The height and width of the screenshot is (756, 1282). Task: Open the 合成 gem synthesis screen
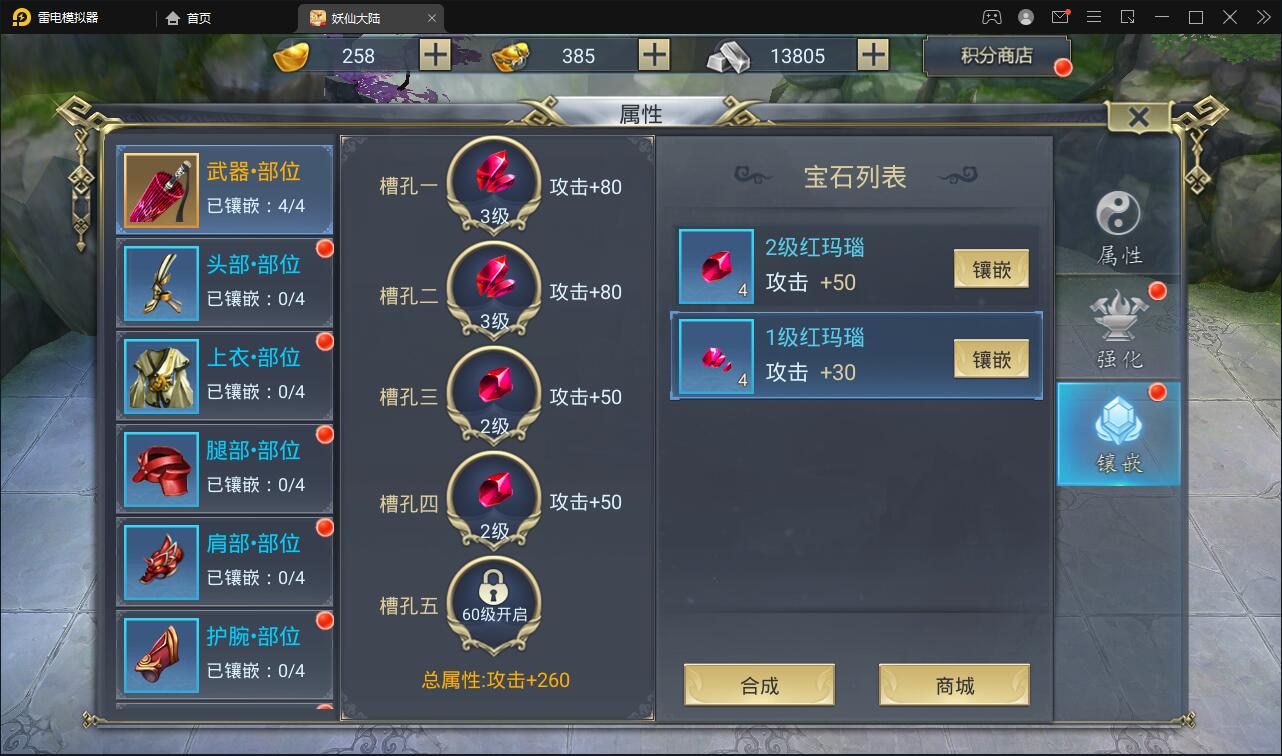[x=758, y=684]
